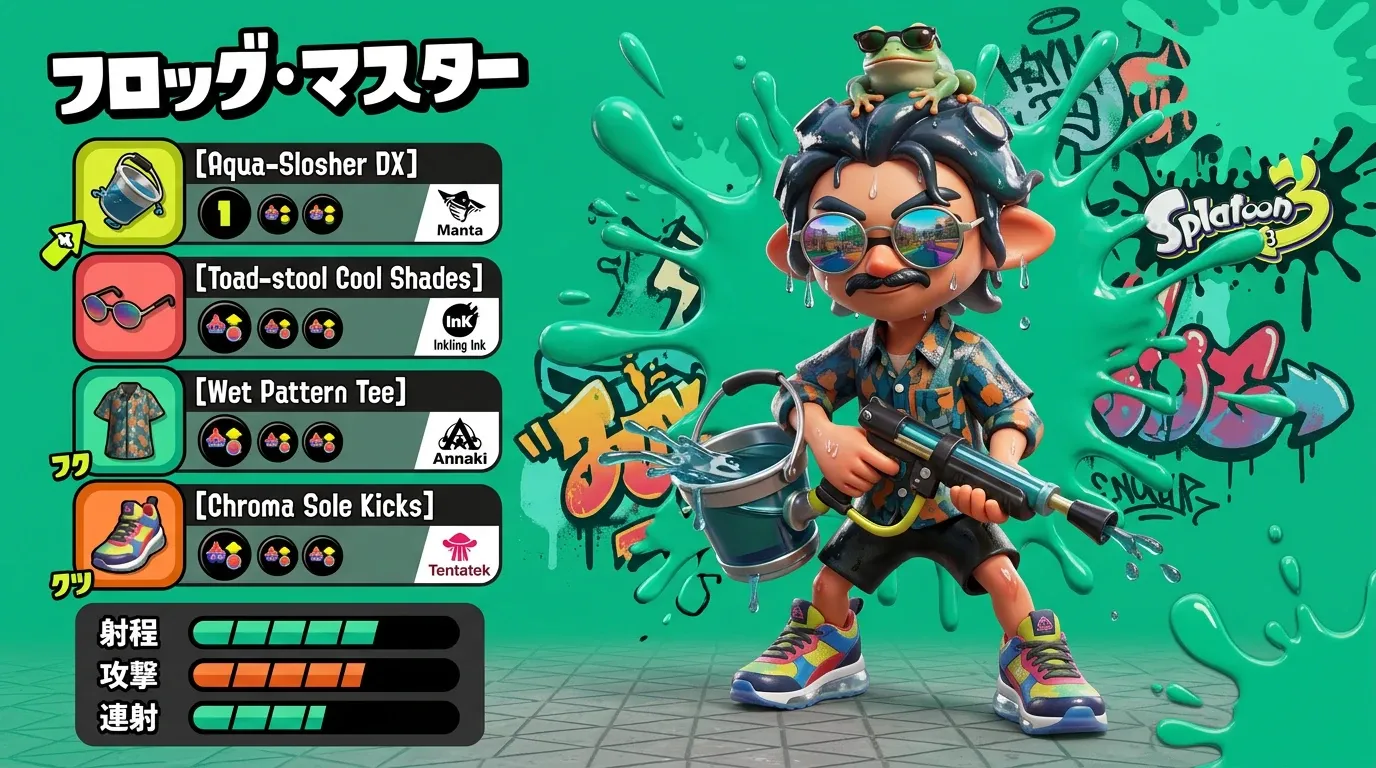1376x768 pixels.
Task: Choose the Toad-stool Cool Shades headgear icon
Action: click(x=128, y=307)
